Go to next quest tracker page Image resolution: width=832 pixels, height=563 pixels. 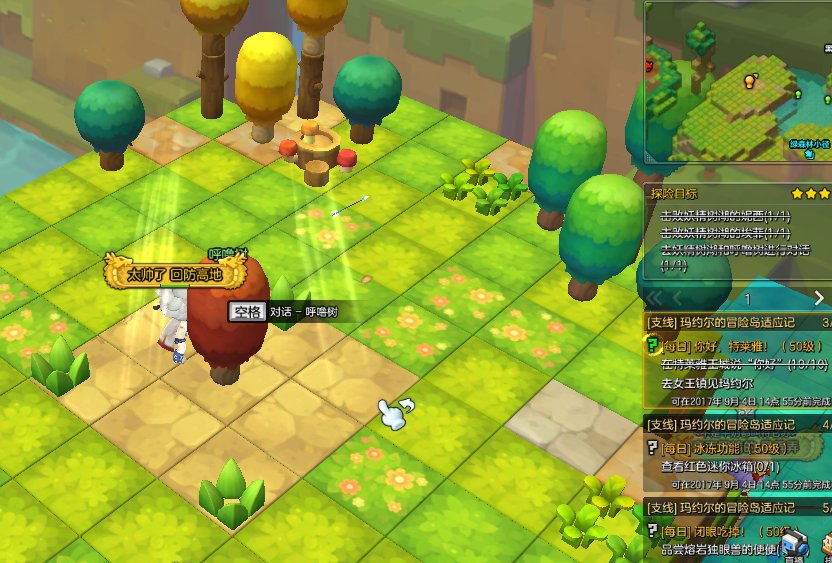tap(819, 298)
